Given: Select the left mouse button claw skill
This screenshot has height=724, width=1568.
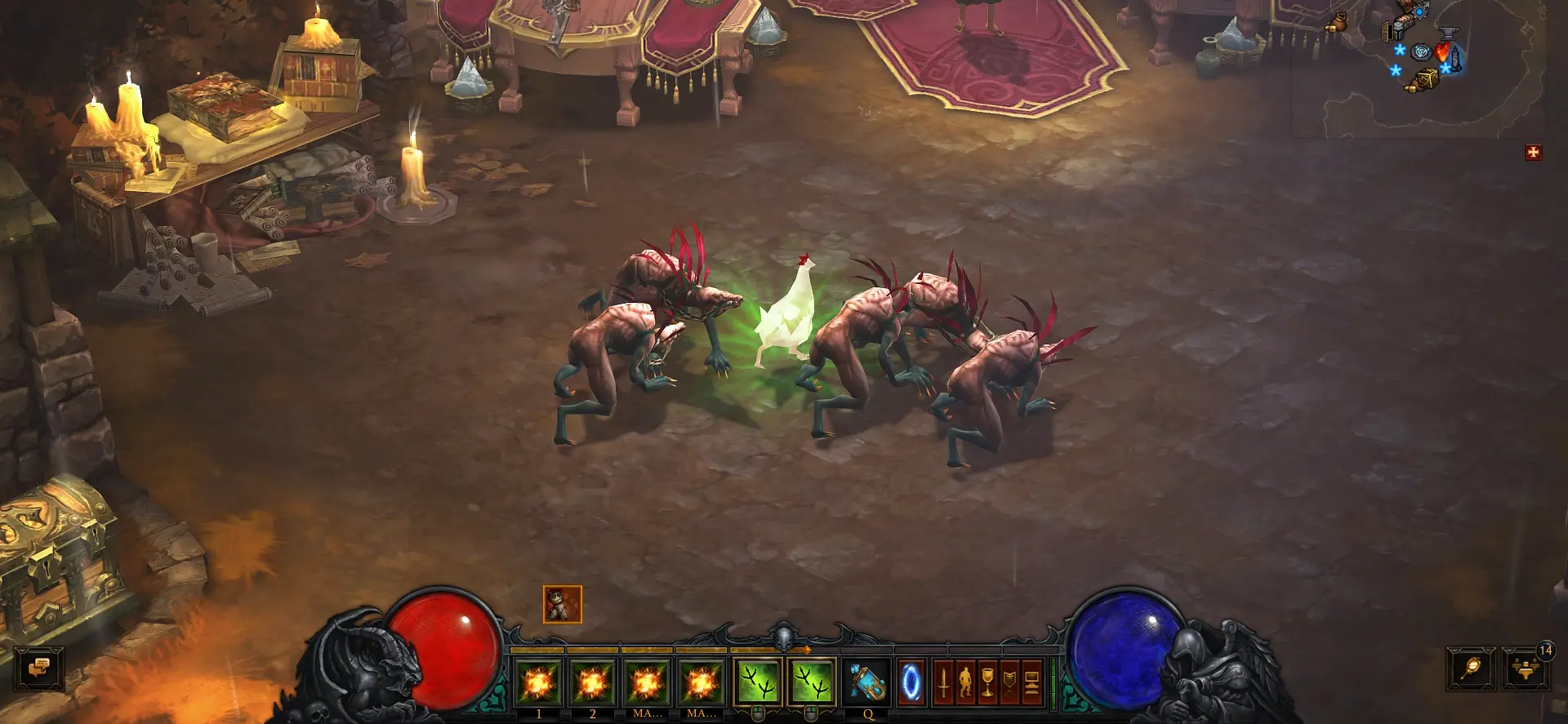Looking at the screenshot, I should (x=757, y=682).
